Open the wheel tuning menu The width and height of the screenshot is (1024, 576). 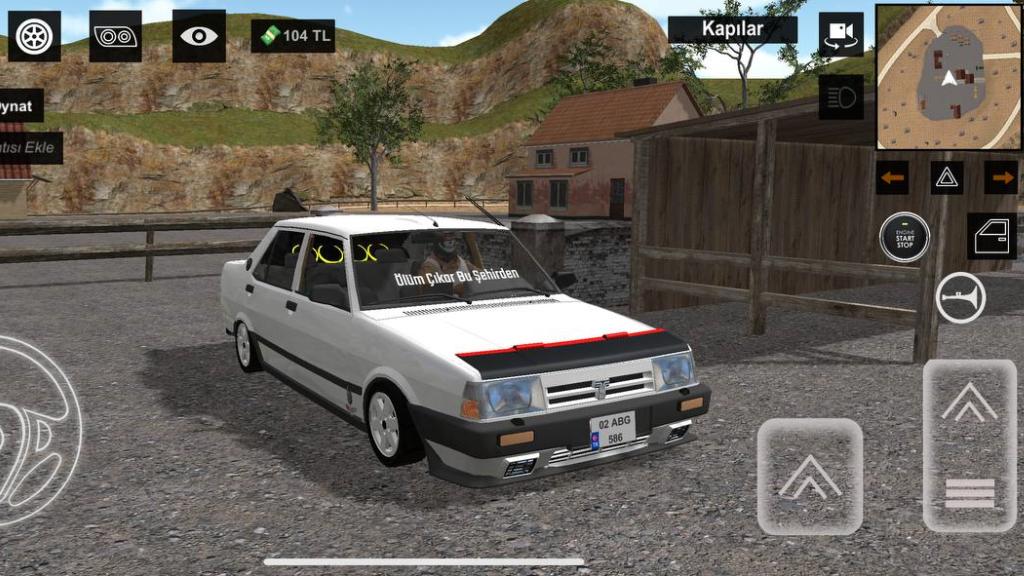[x=34, y=36]
